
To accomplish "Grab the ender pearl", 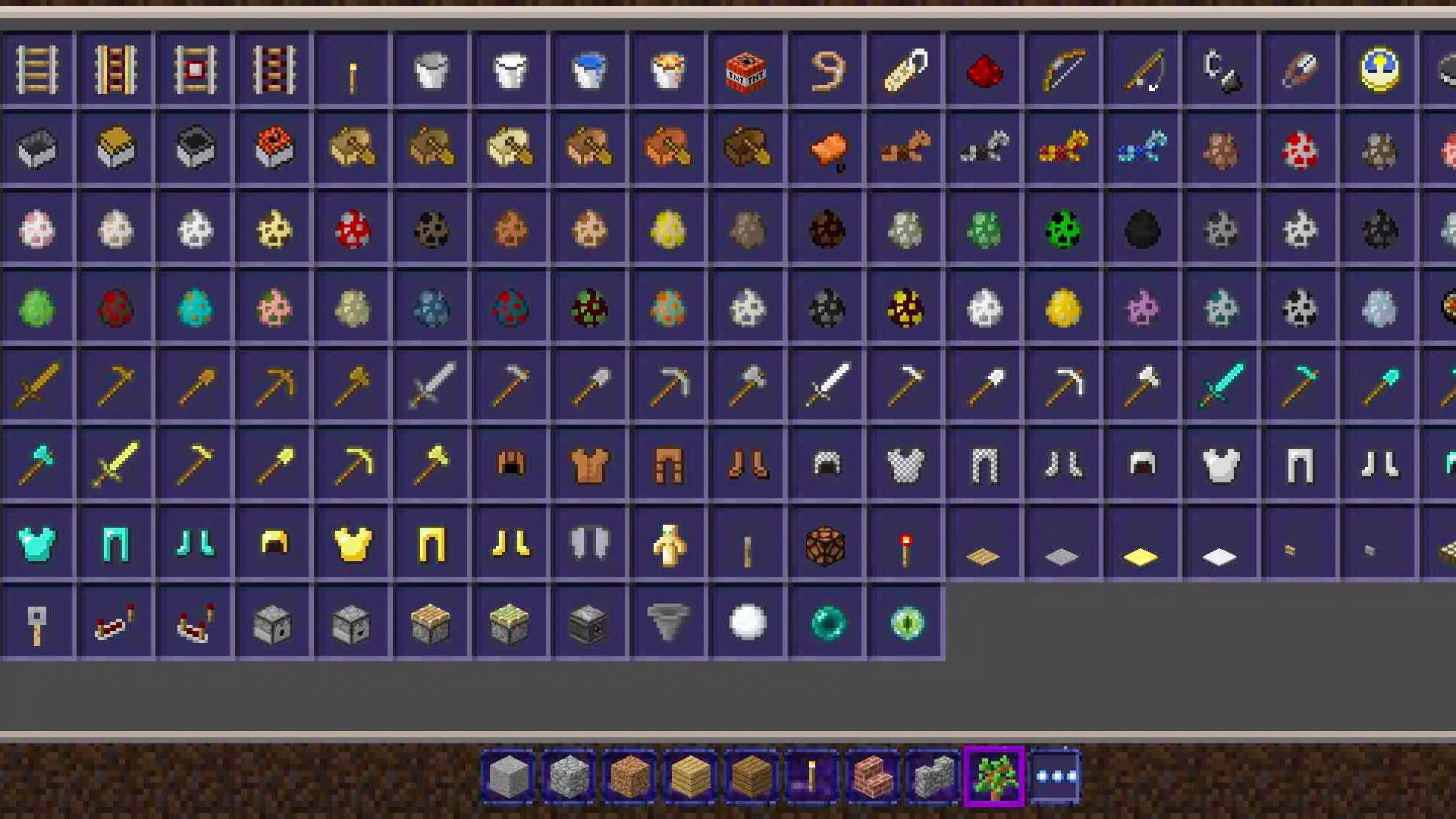I will 825,622.
